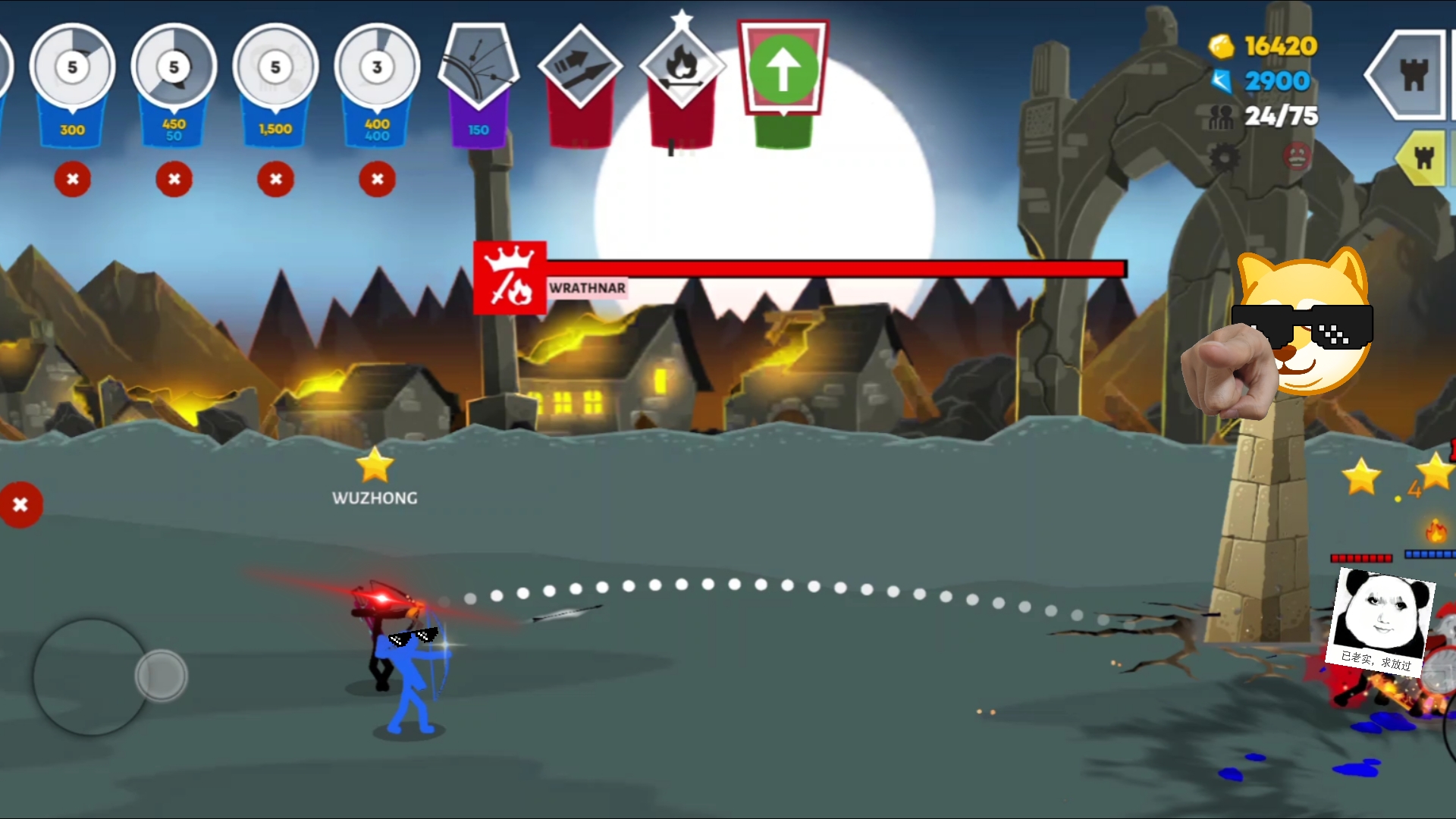The width and height of the screenshot is (1456, 819).
Task: Exit unit control with the left-edge red X
Action: pos(20,505)
